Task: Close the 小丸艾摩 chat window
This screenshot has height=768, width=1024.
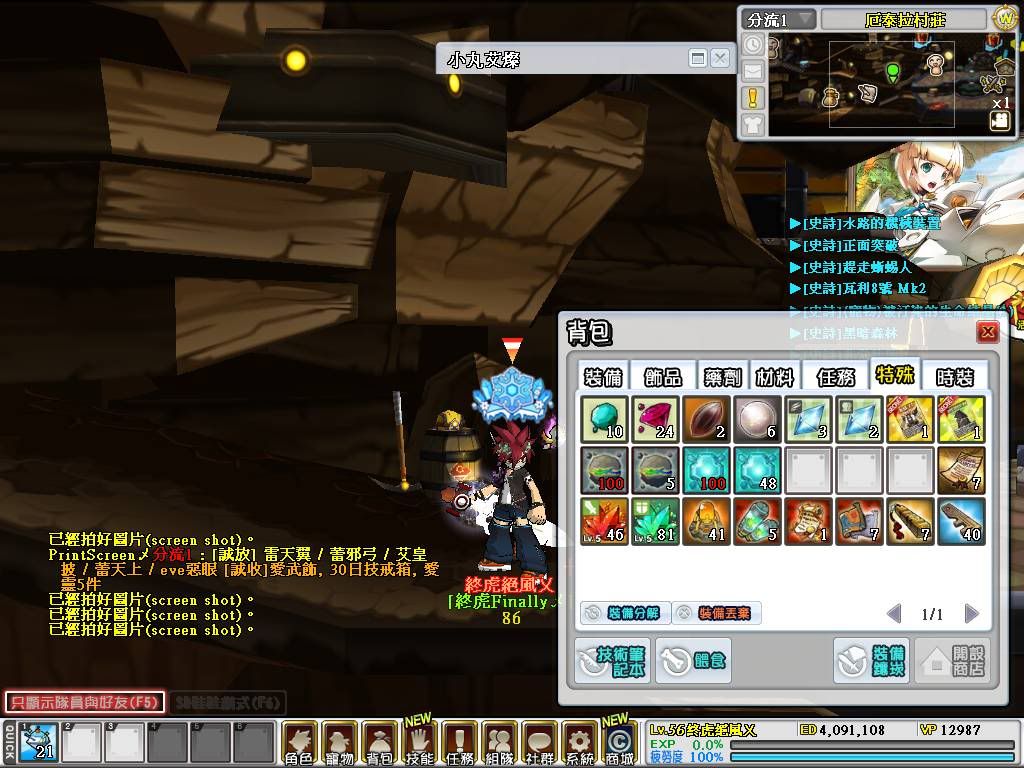Action: 720,59
